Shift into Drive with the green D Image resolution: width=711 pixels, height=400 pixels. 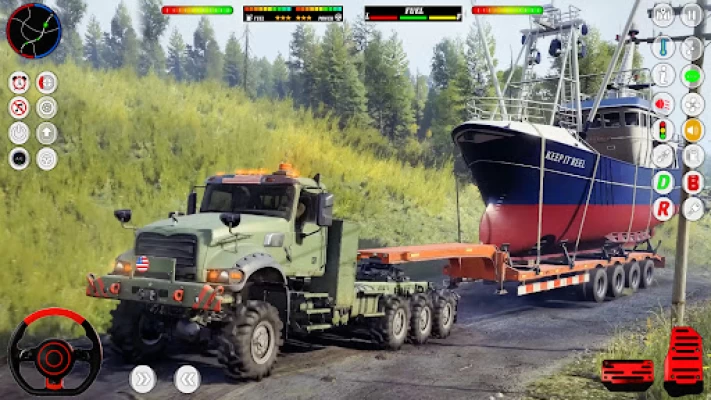(663, 182)
